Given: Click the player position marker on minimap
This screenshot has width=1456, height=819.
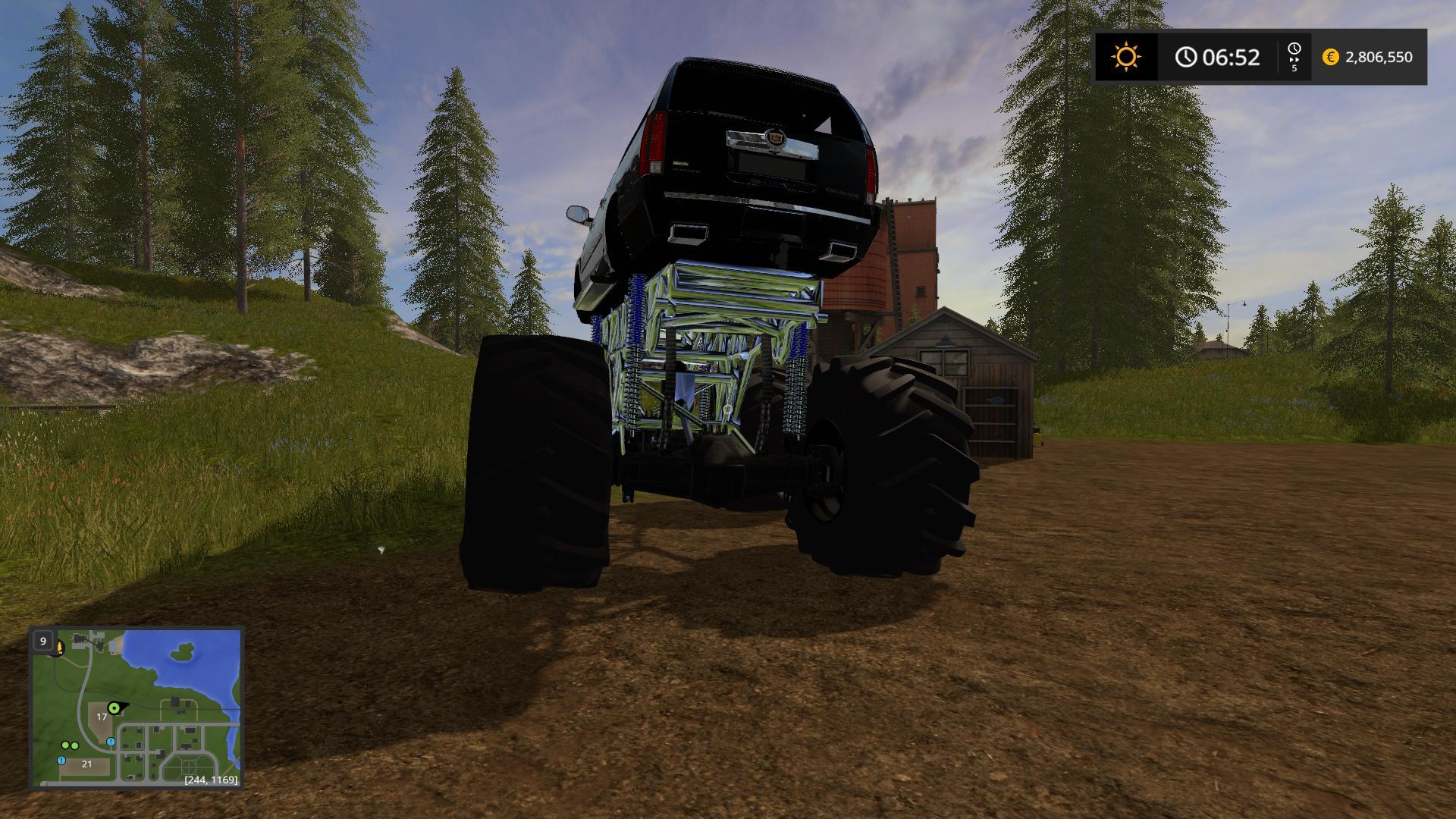Looking at the screenshot, I should pyautogui.click(x=115, y=708).
